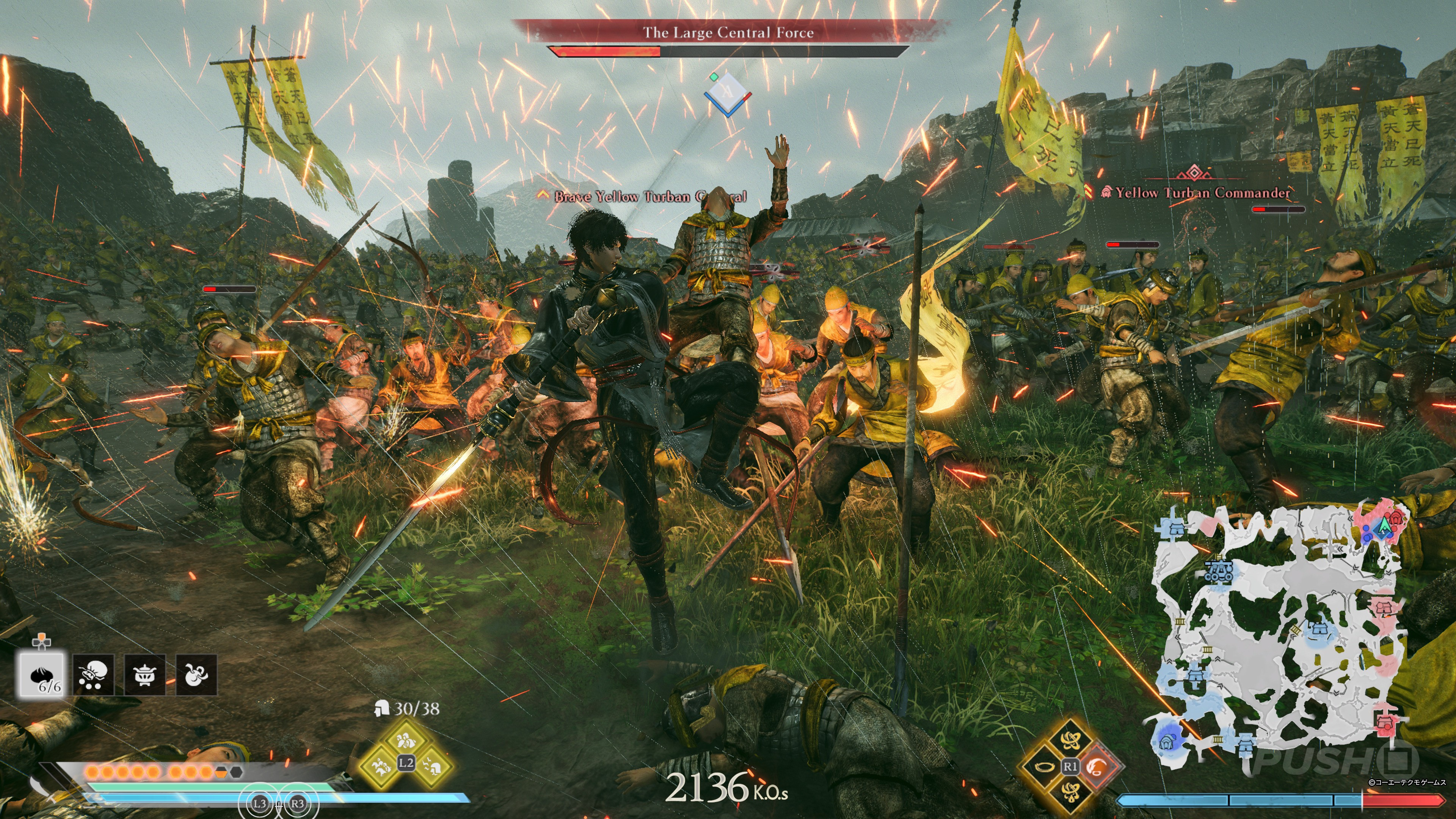Use the bottom swirling battle art
The width and height of the screenshot is (1456, 819).
point(1070,792)
